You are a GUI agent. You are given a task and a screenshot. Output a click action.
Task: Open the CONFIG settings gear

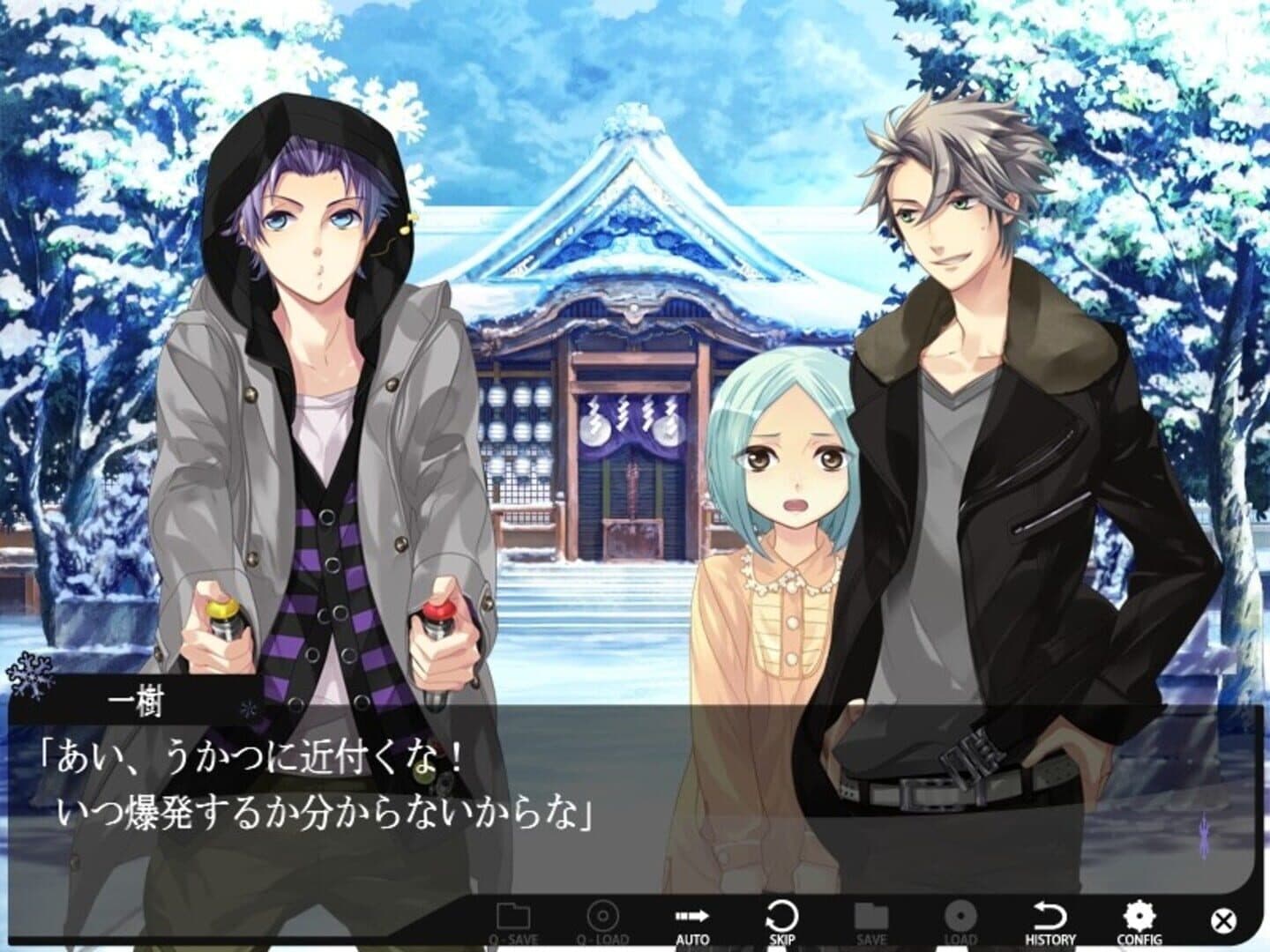pos(1139,922)
